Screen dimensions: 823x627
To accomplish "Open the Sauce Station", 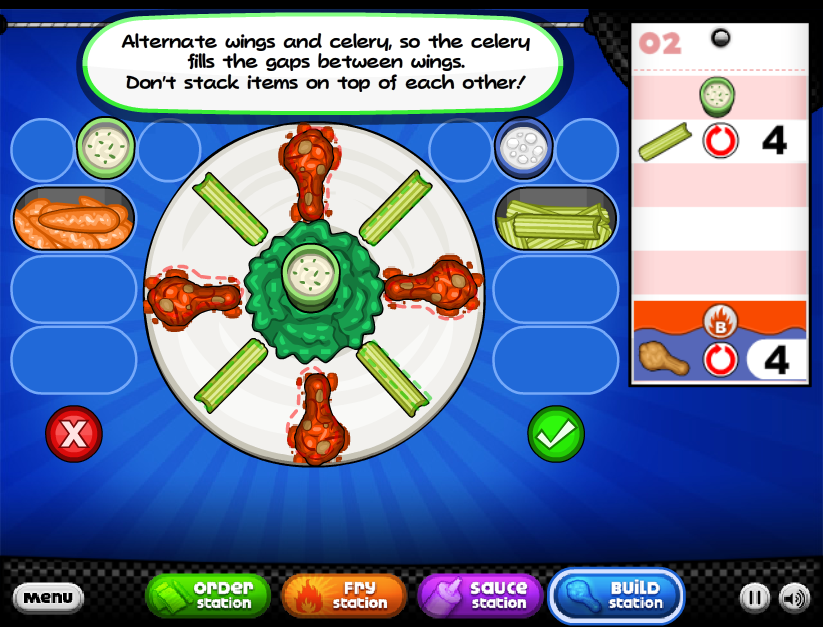I will [480, 595].
